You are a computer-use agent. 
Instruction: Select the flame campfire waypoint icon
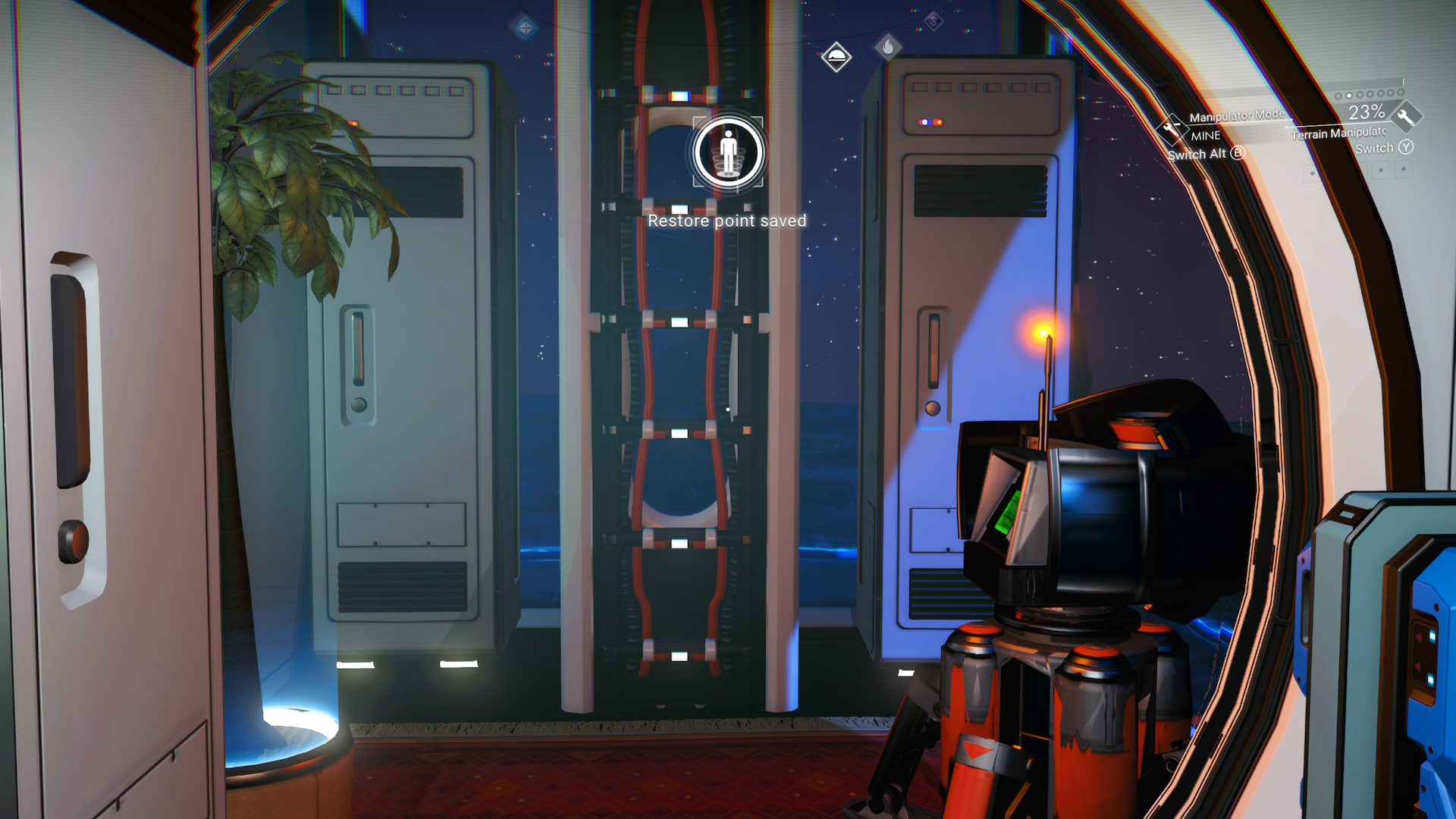pyautogui.click(x=888, y=47)
